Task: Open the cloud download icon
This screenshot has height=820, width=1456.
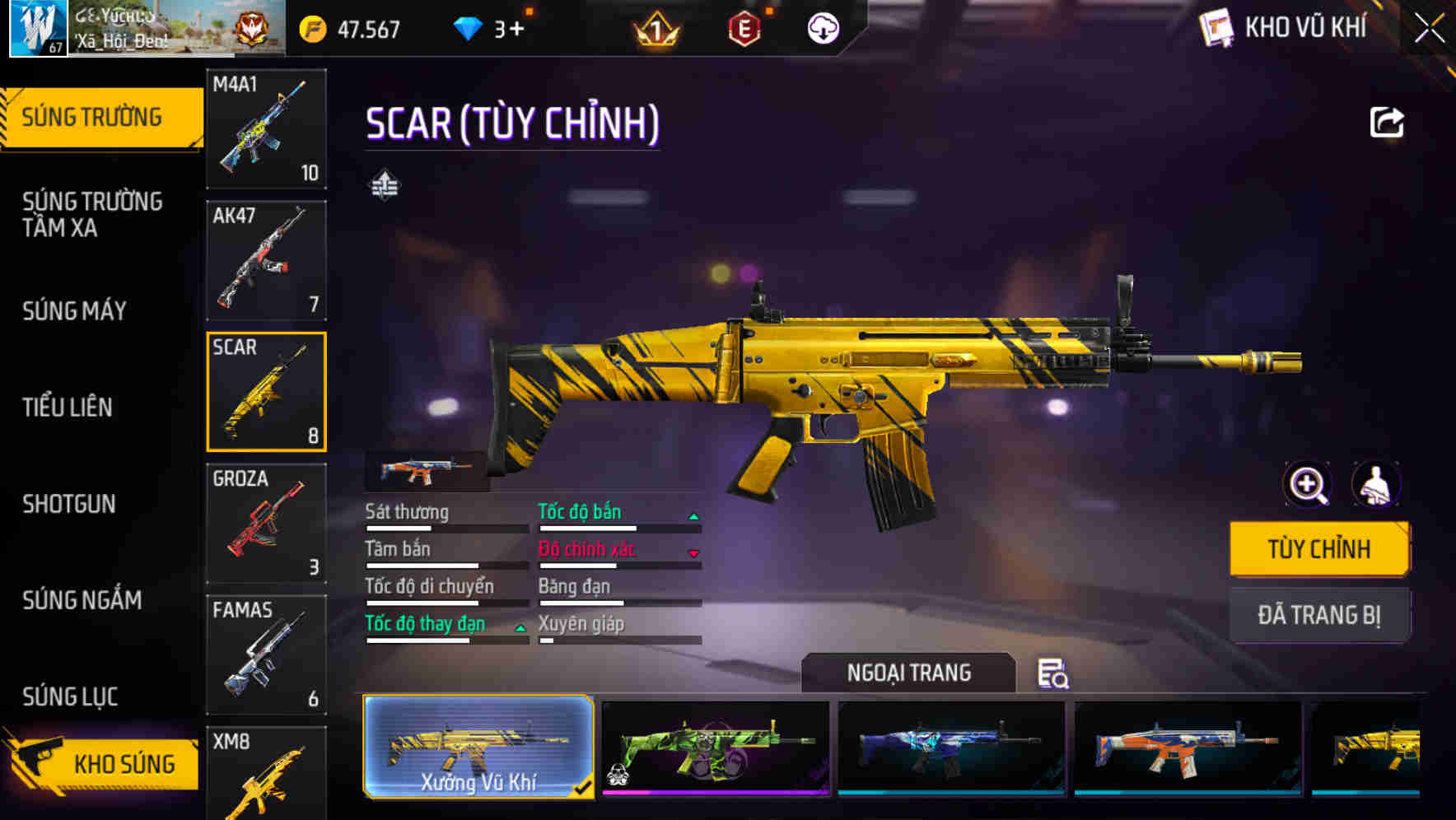Action: 824,30
